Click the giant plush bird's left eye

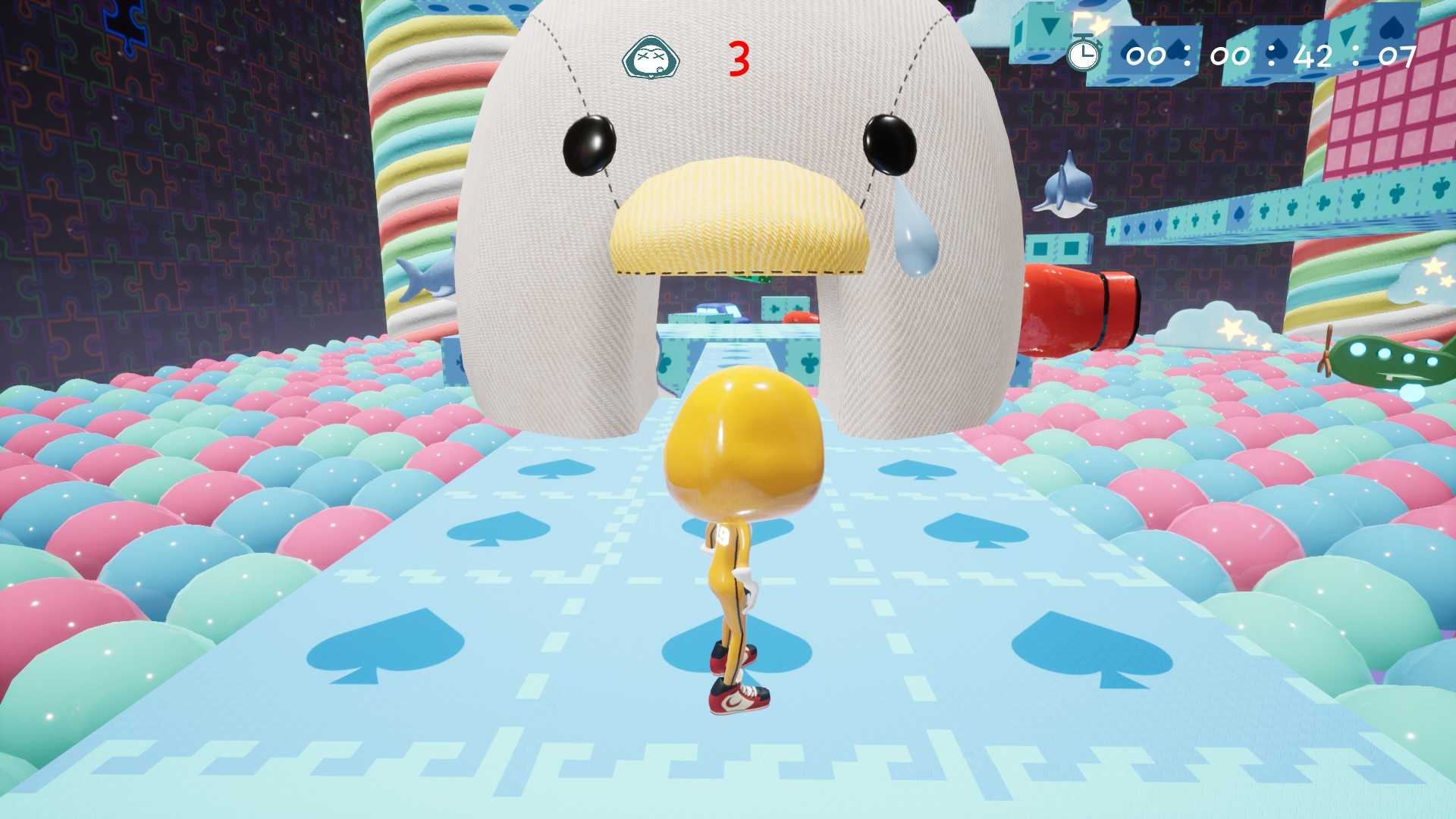click(x=589, y=144)
